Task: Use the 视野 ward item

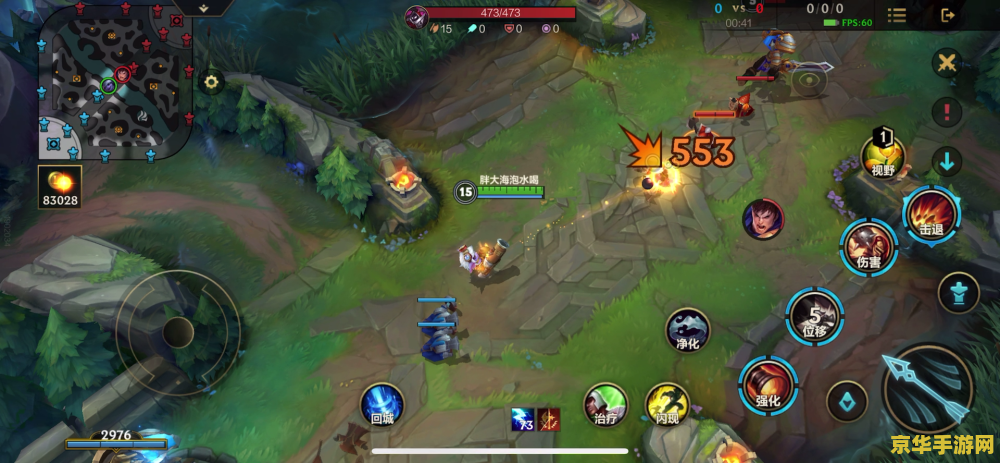Action: 883,156
